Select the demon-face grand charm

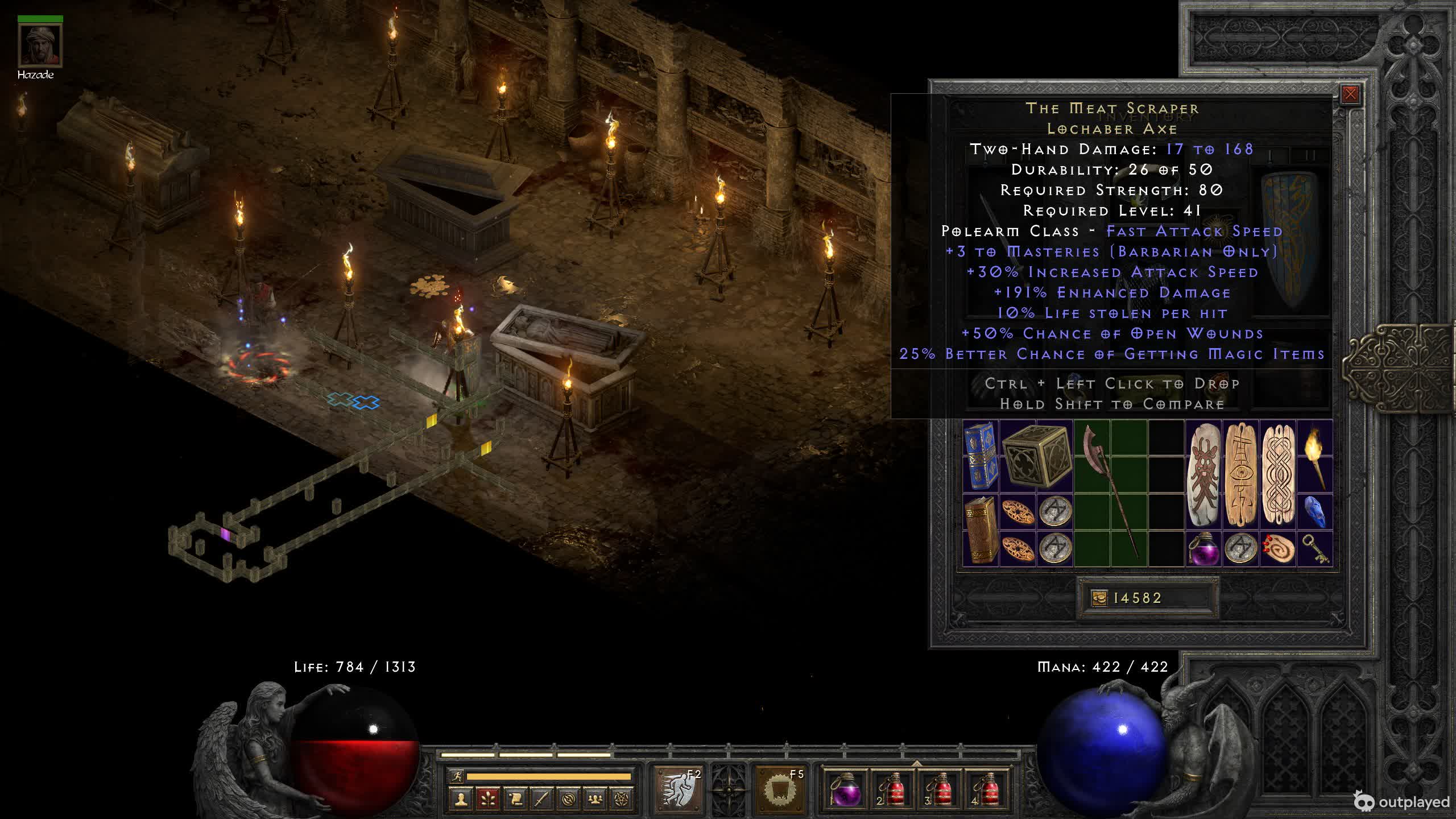coord(1203,474)
